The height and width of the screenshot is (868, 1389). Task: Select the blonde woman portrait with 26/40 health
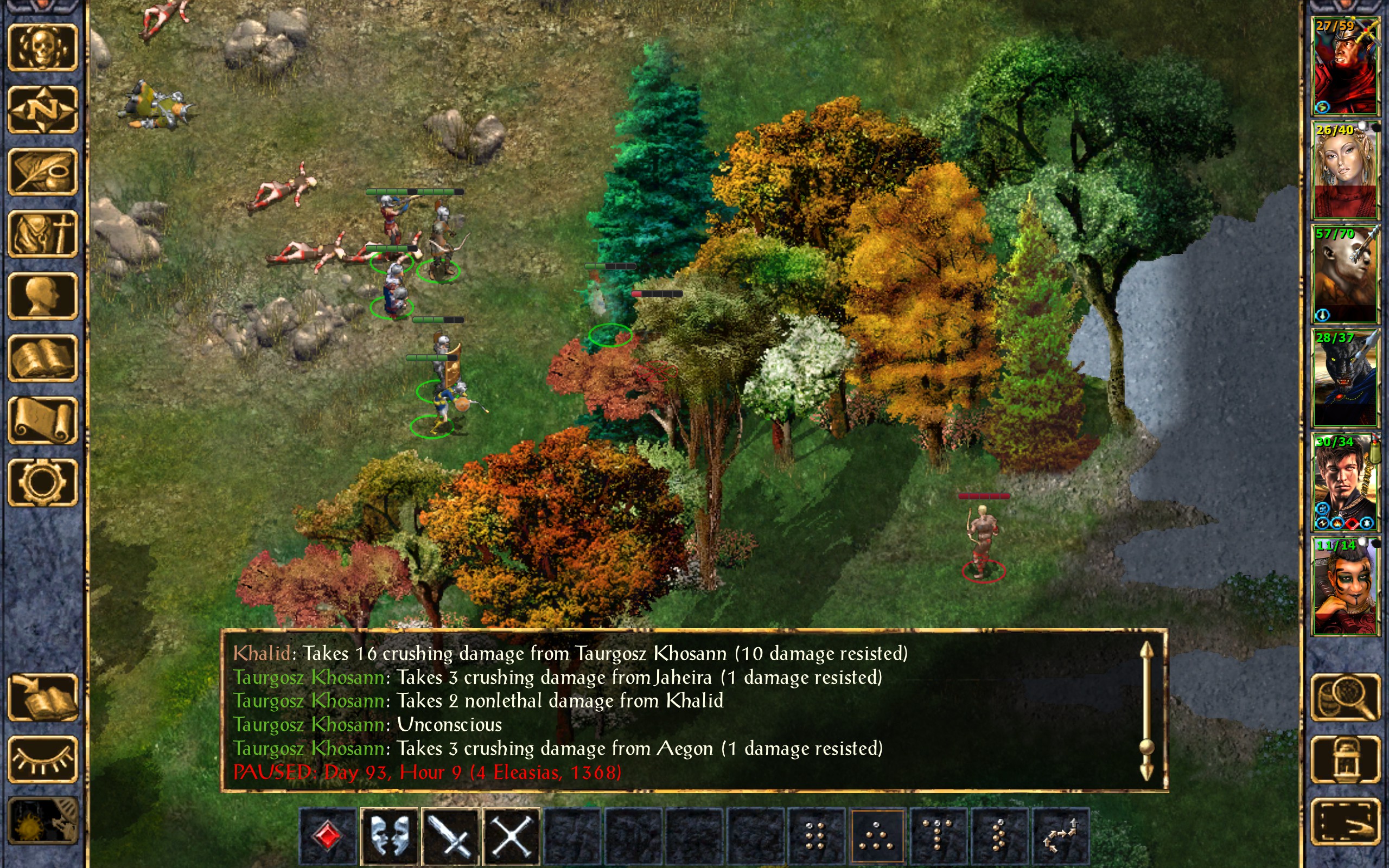(x=1345, y=170)
